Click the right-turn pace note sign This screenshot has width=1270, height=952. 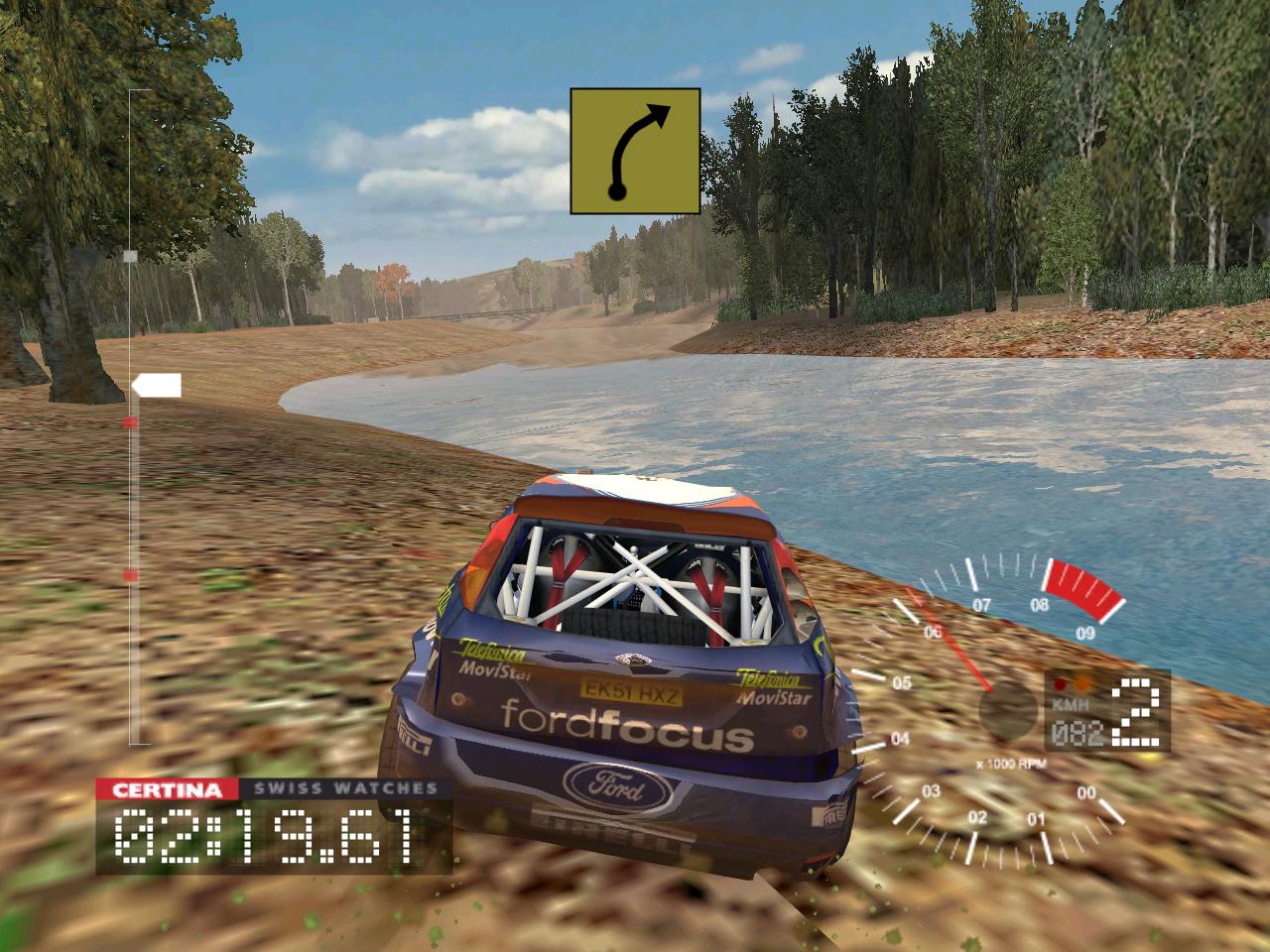click(635, 151)
